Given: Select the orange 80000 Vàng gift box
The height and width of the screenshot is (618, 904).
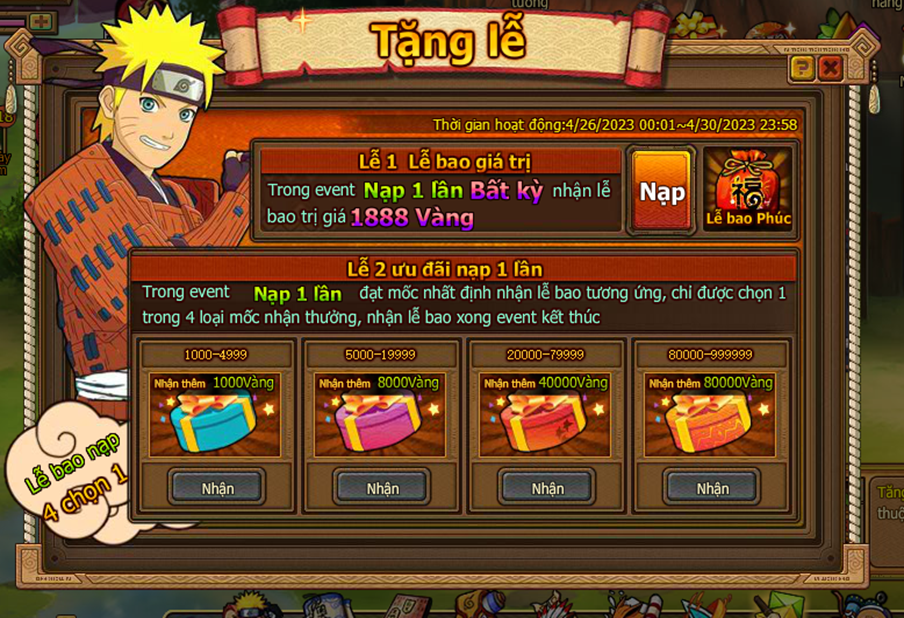Looking at the screenshot, I should pos(711,422).
